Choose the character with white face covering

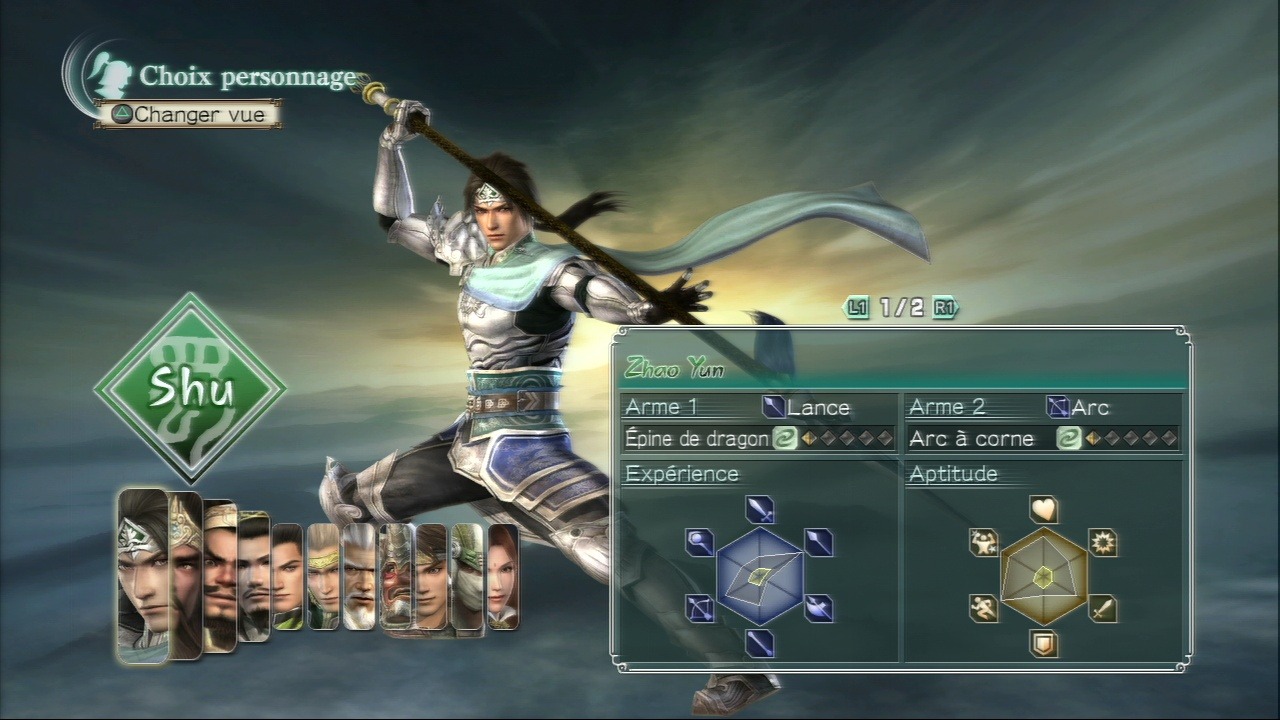point(467,577)
